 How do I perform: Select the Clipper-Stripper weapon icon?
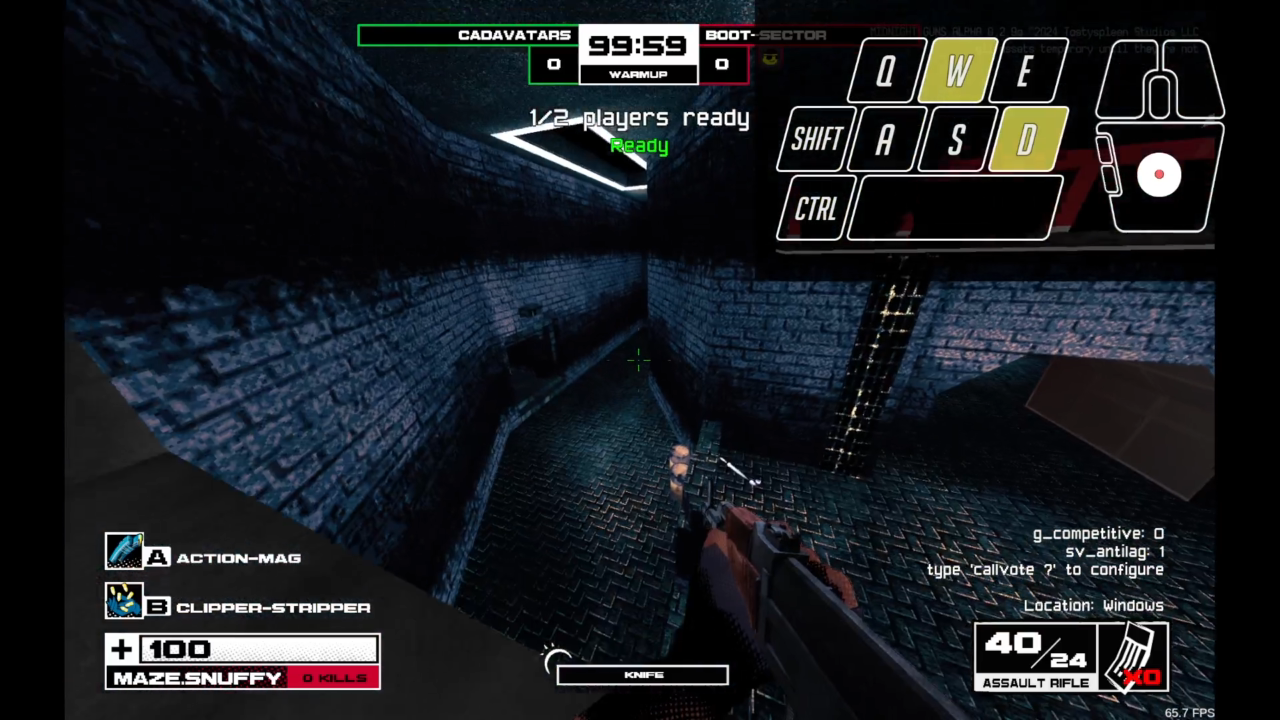click(125, 599)
